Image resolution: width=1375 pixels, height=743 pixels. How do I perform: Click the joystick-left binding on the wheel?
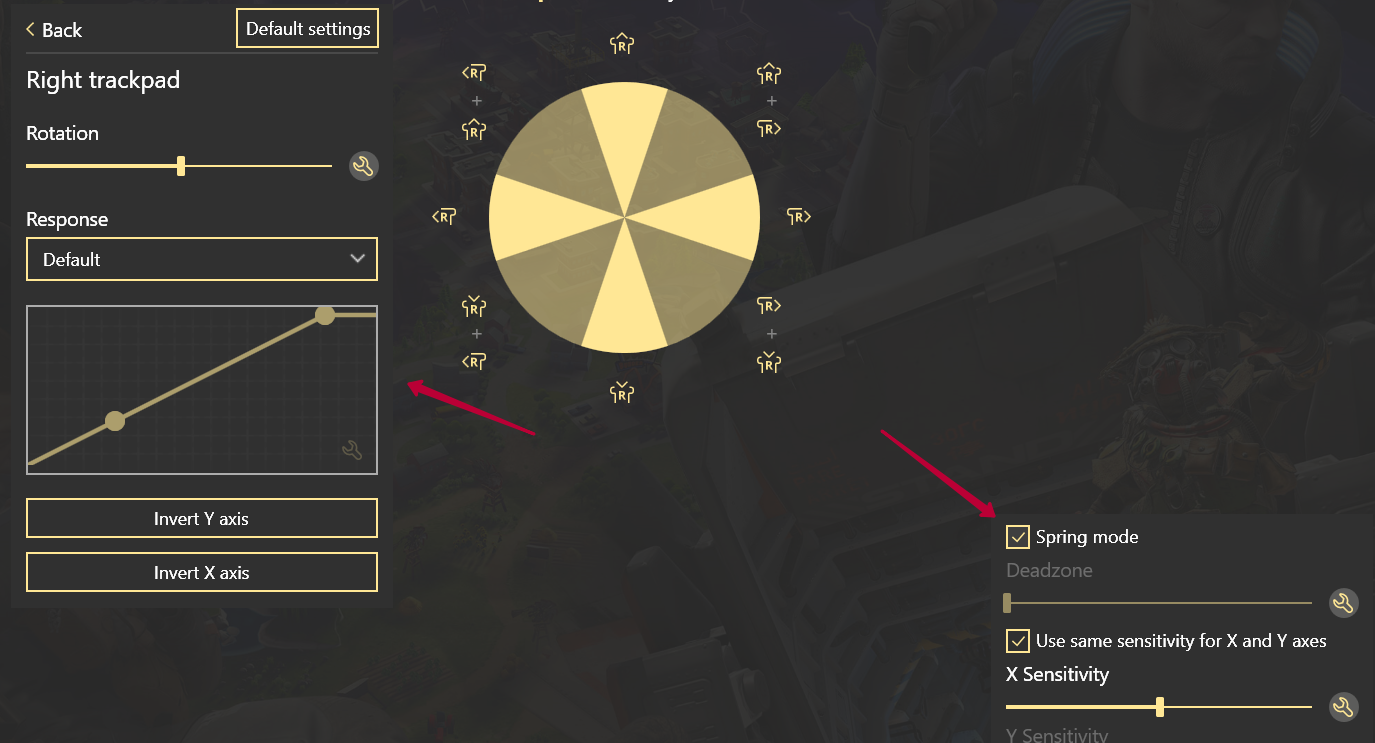[x=443, y=215]
